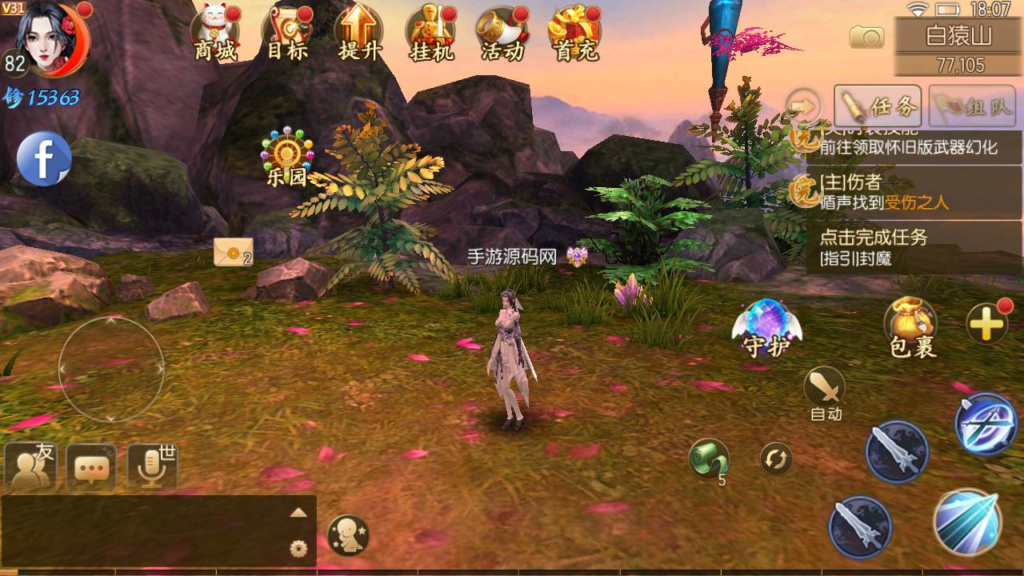Open the 首充 first recharge offer
The image size is (1024, 576).
tap(573, 32)
